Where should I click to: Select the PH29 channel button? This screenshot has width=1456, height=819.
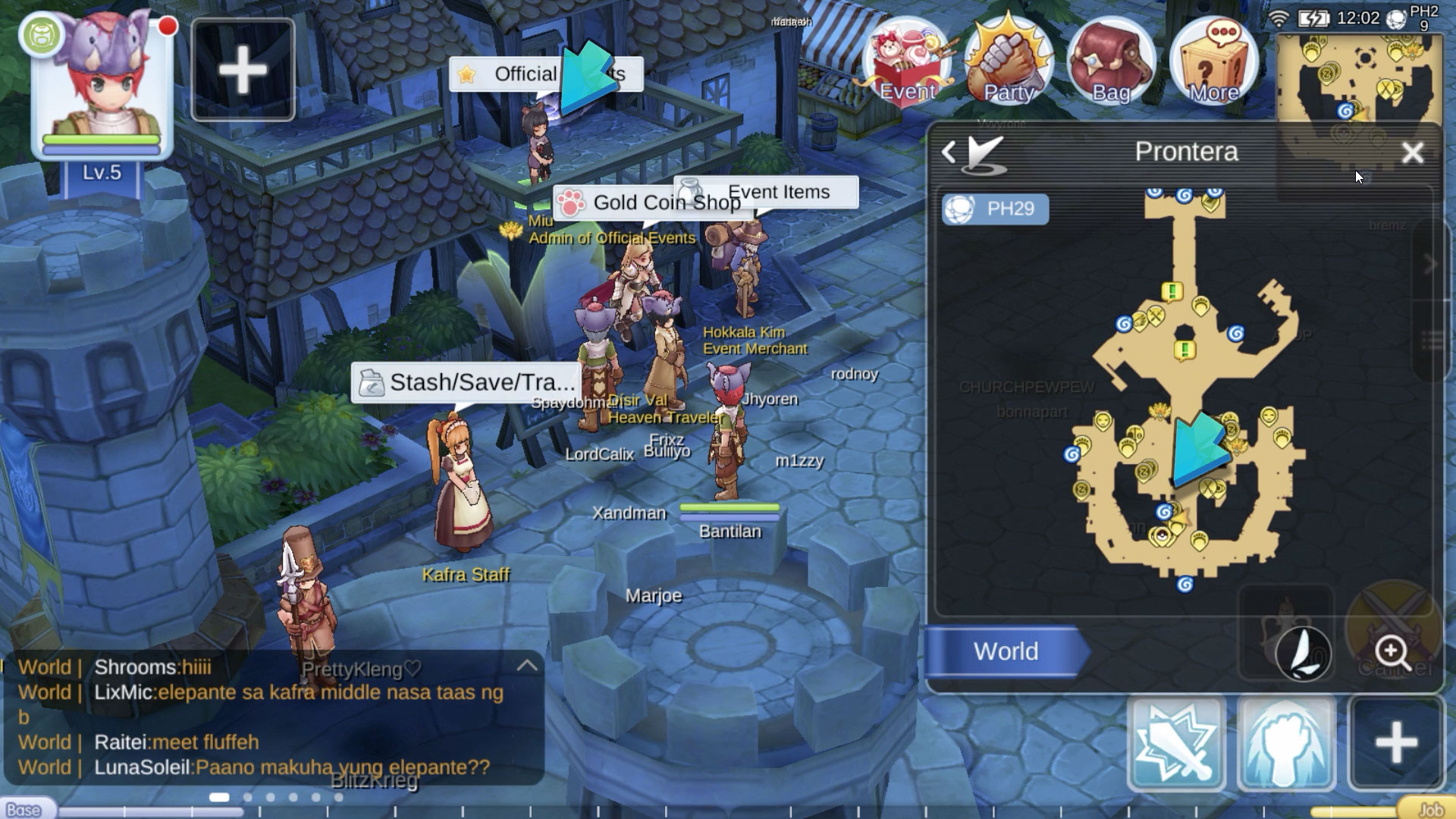pos(995,209)
